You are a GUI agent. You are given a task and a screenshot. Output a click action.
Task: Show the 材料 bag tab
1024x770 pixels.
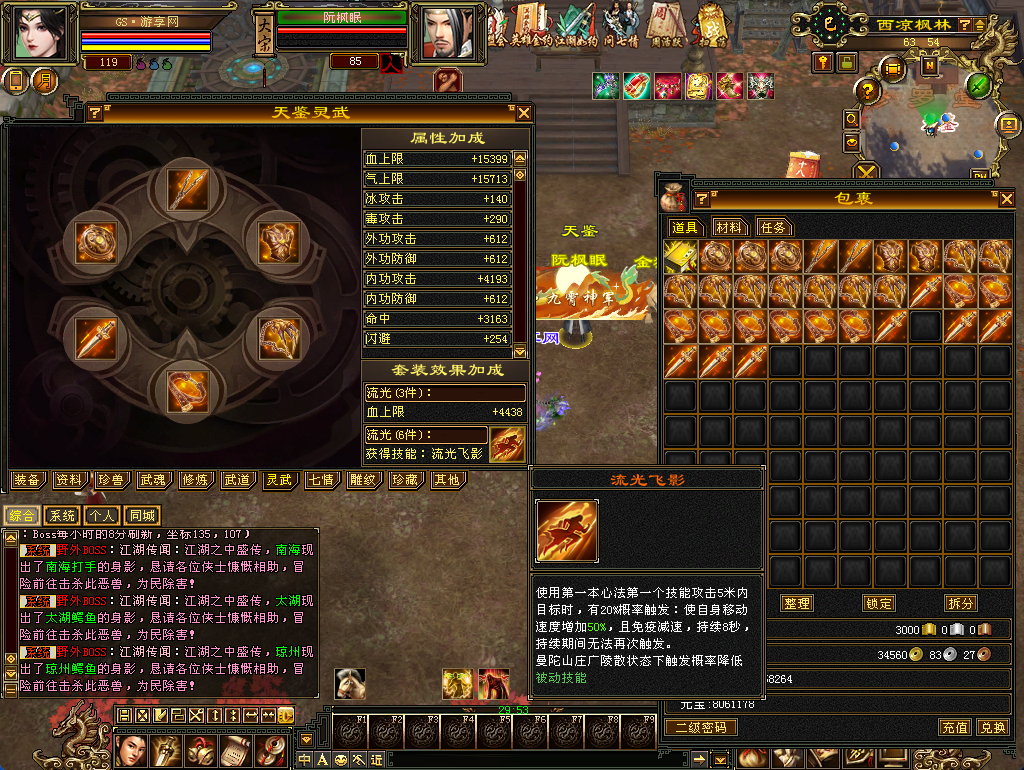click(729, 227)
